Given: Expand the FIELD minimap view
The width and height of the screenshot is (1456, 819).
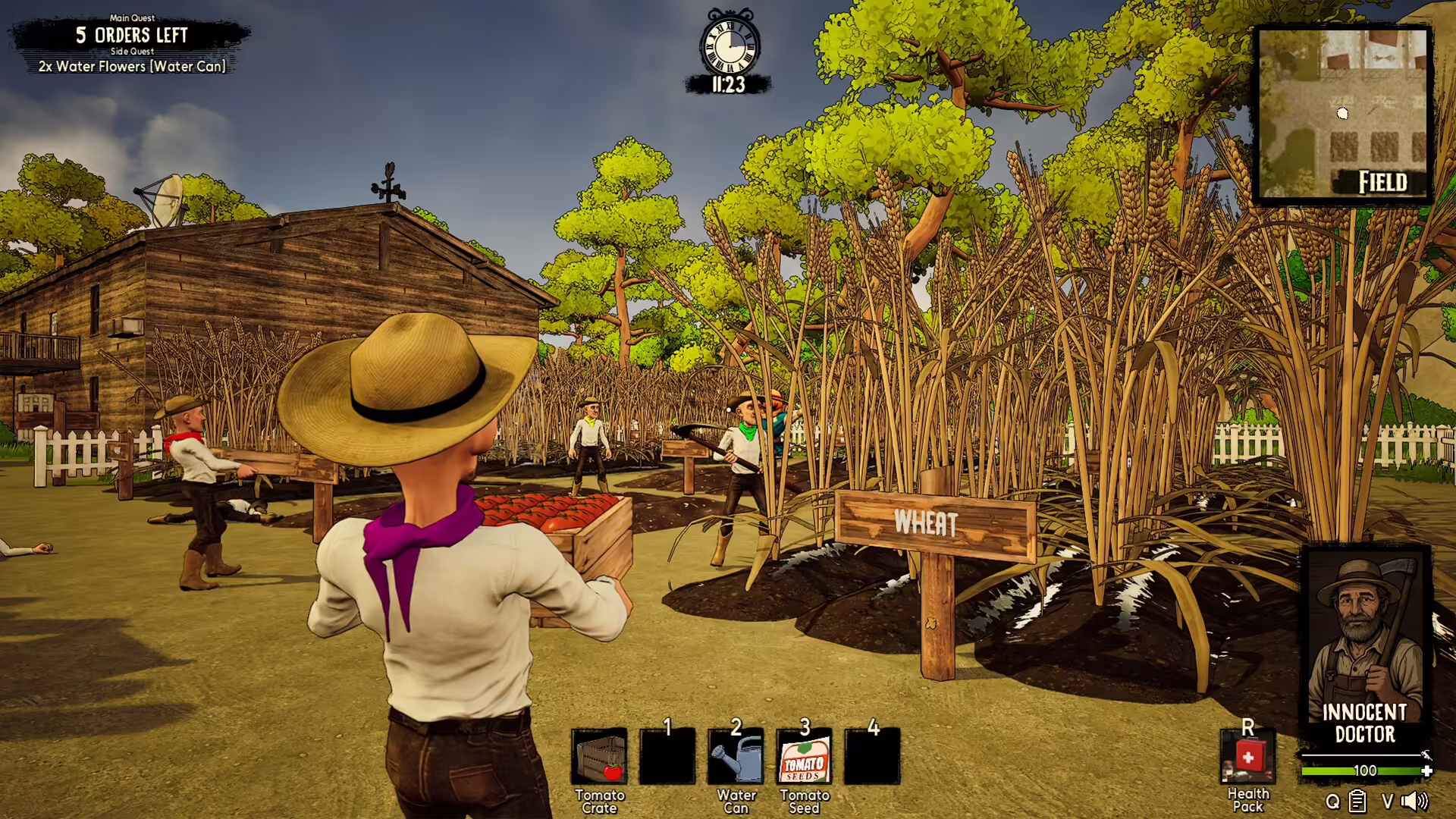Looking at the screenshot, I should point(1344,114).
